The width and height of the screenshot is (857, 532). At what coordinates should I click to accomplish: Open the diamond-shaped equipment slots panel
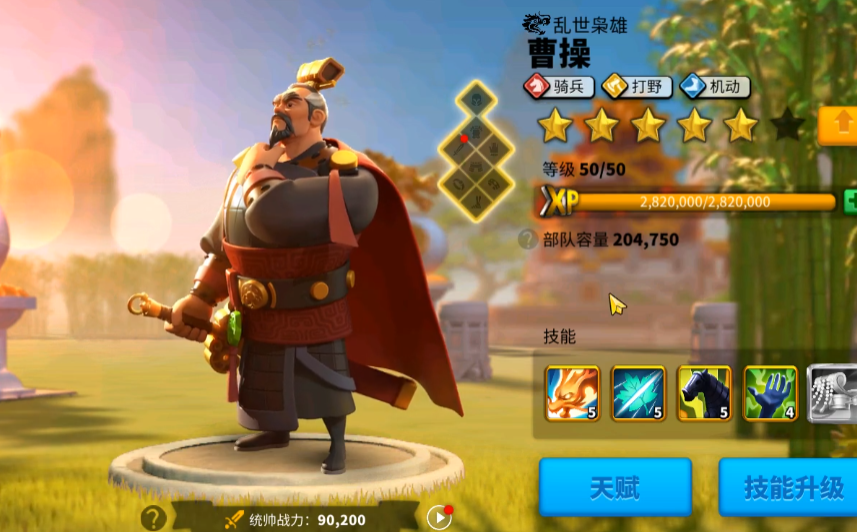[x=476, y=151]
